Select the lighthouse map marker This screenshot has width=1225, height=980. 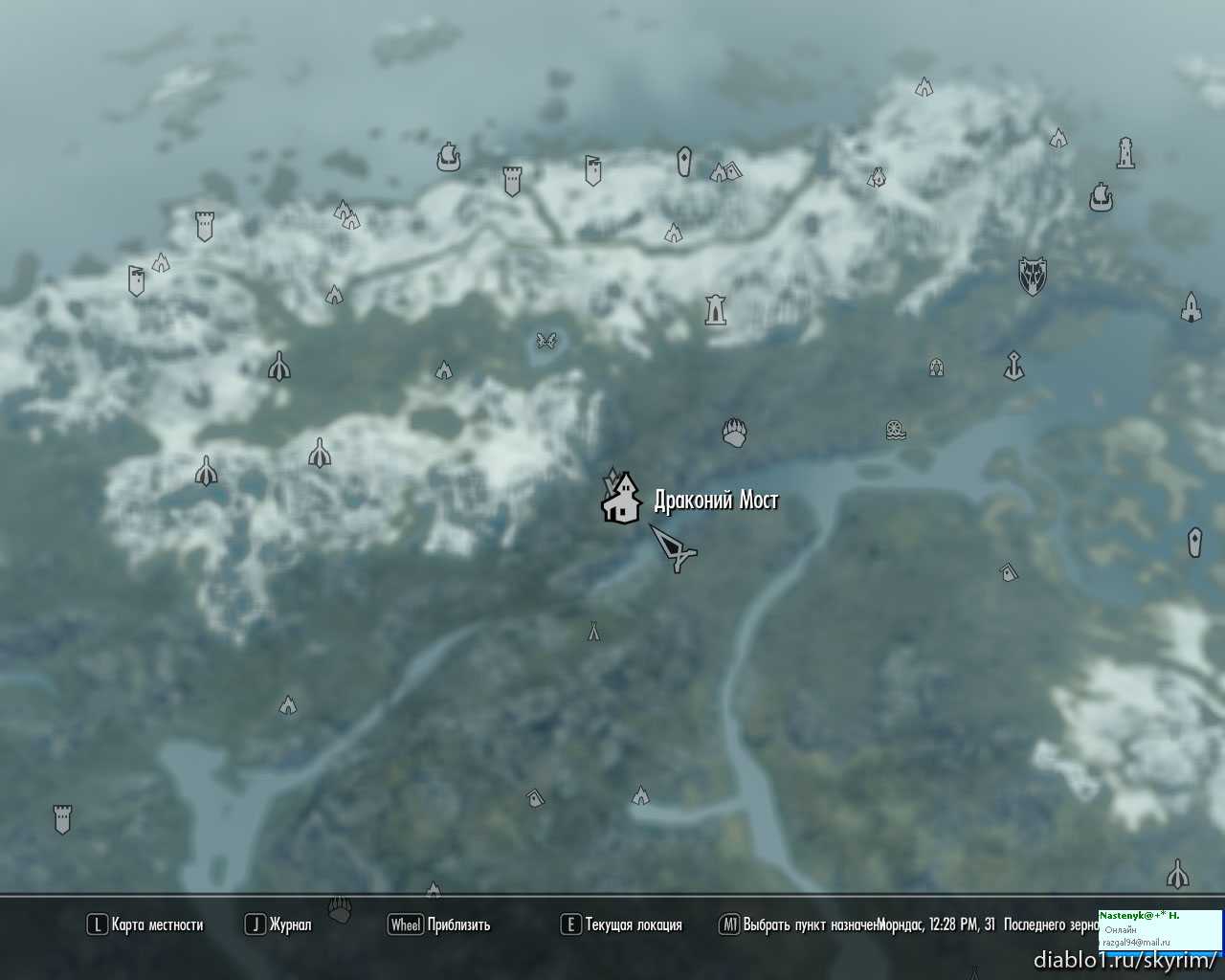(x=1125, y=153)
